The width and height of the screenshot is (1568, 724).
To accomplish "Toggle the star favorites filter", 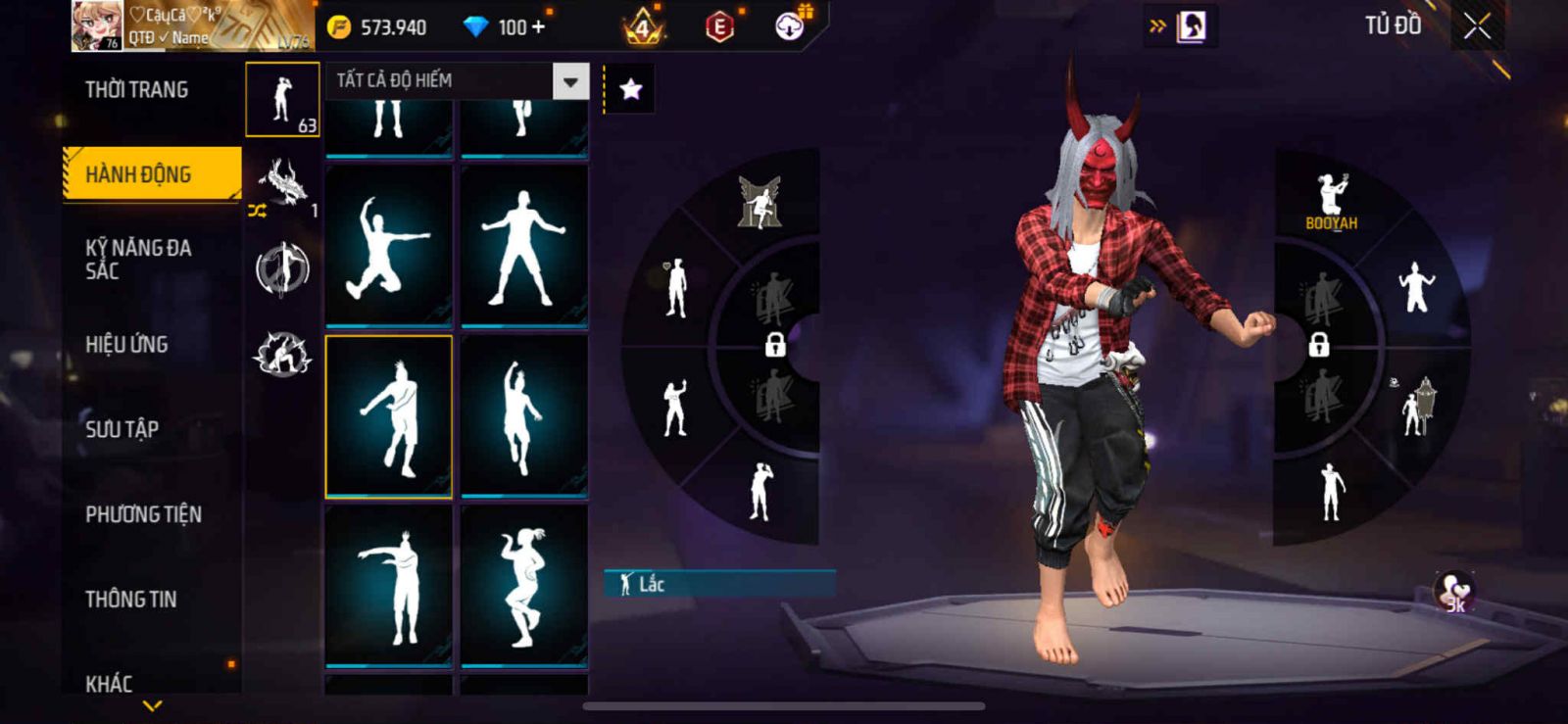I will point(631,90).
